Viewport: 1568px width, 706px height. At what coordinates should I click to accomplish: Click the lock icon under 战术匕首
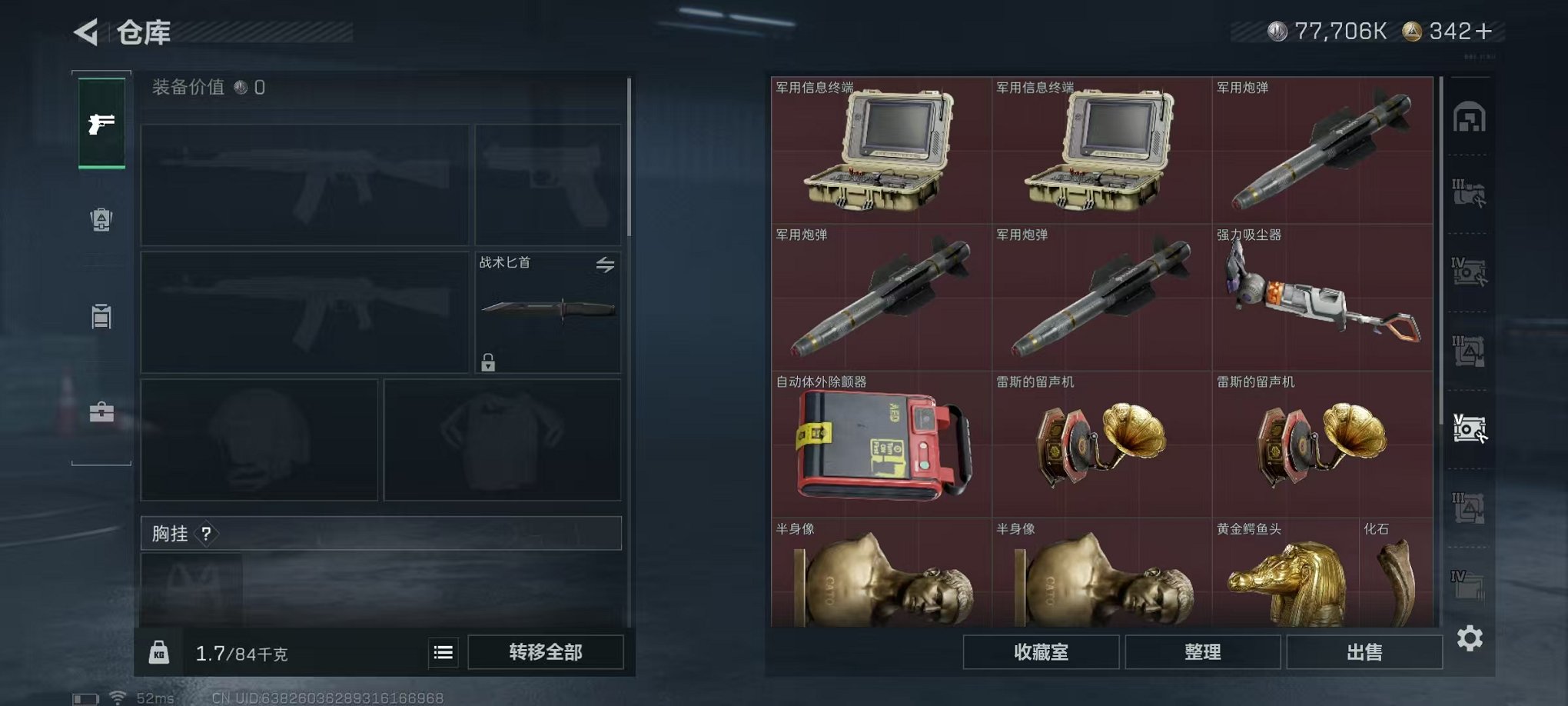point(490,363)
